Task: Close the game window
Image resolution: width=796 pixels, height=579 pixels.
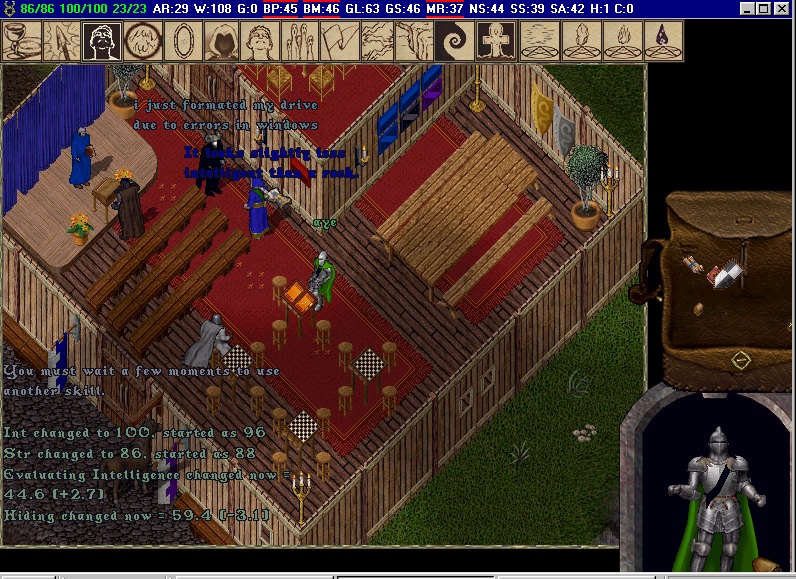Action: [x=782, y=9]
